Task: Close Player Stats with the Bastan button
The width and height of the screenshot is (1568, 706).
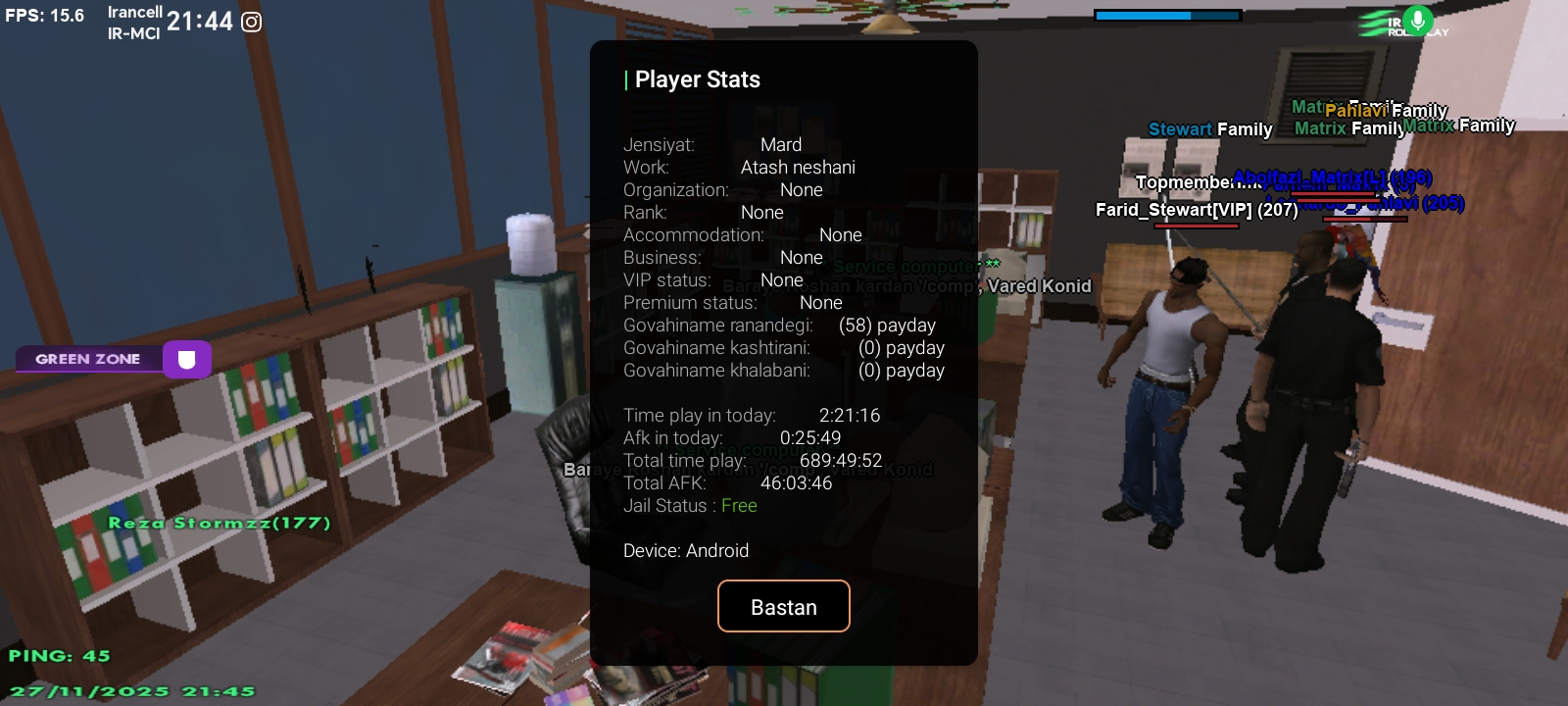Action: (x=783, y=607)
